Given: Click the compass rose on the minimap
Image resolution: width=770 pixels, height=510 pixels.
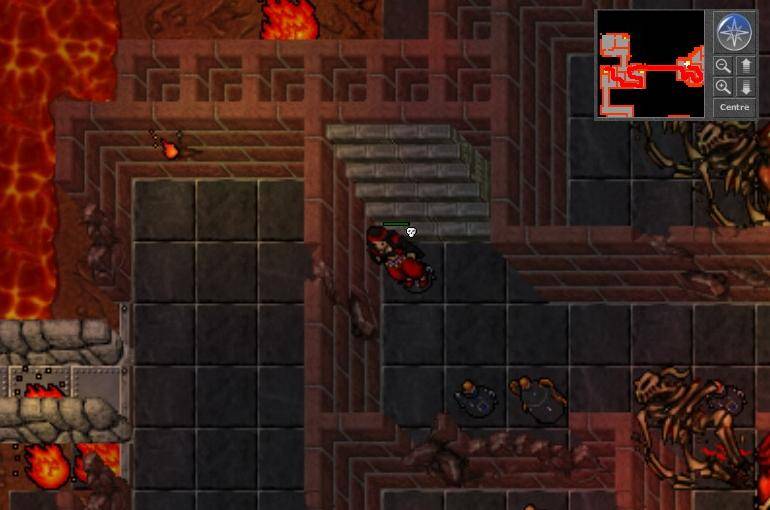Looking at the screenshot, I should [734, 31].
